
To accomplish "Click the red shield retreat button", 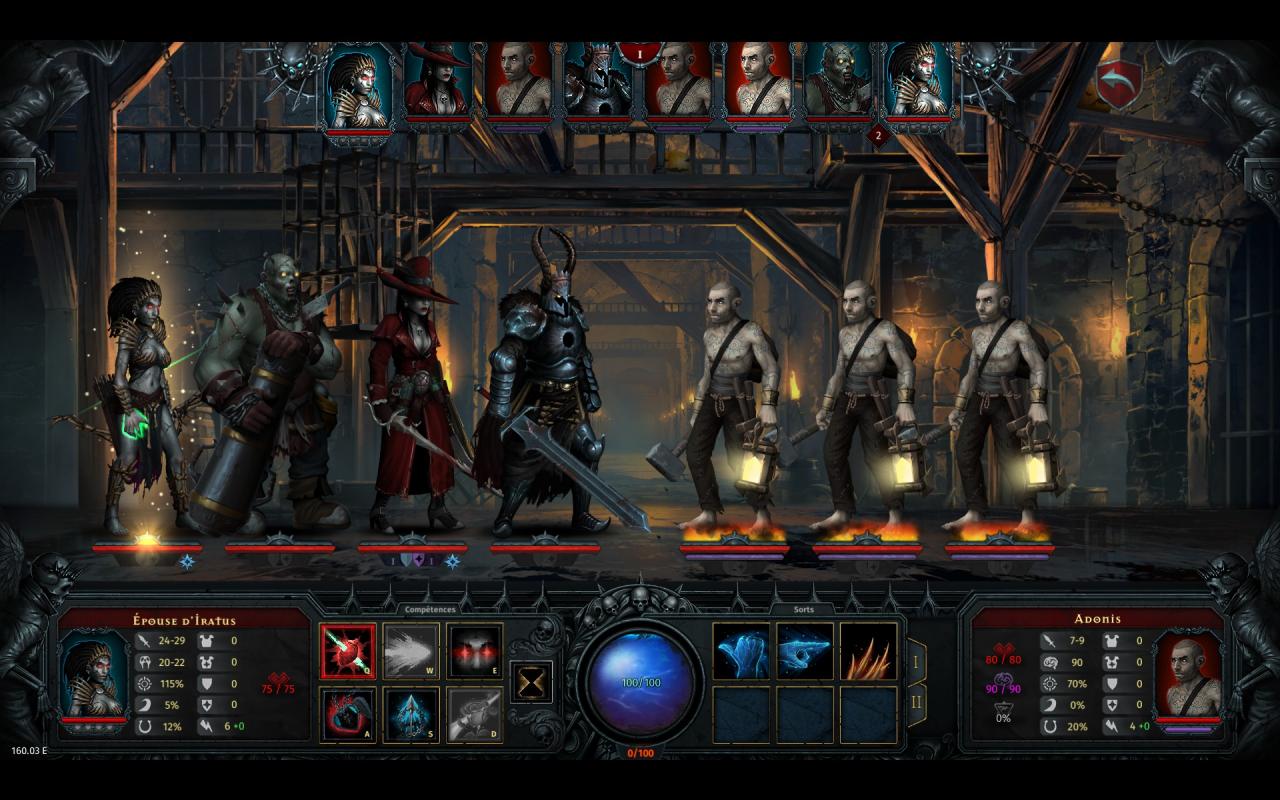I will (x=1118, y=84).
